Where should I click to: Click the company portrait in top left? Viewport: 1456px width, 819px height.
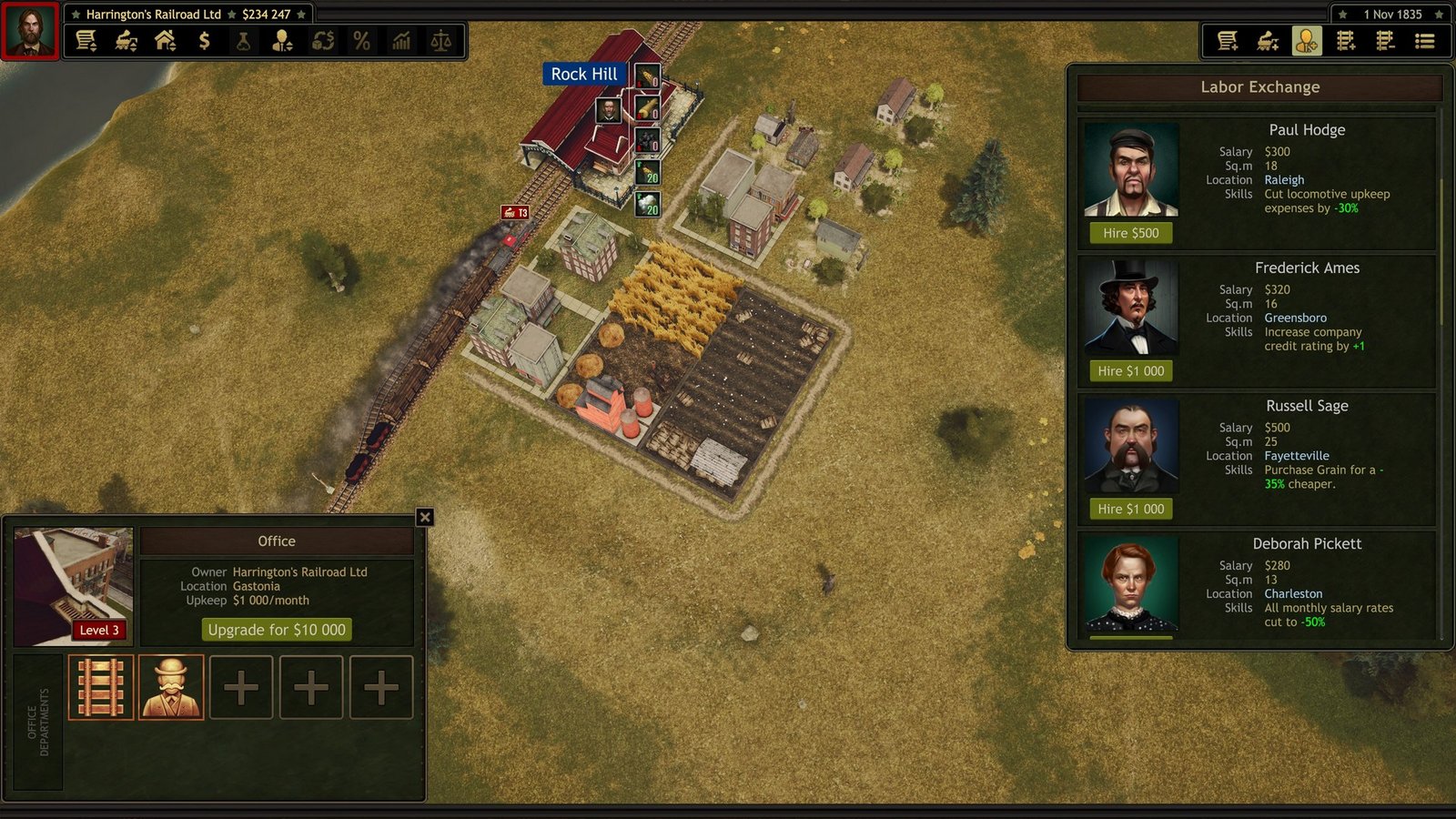pos(30,29)
